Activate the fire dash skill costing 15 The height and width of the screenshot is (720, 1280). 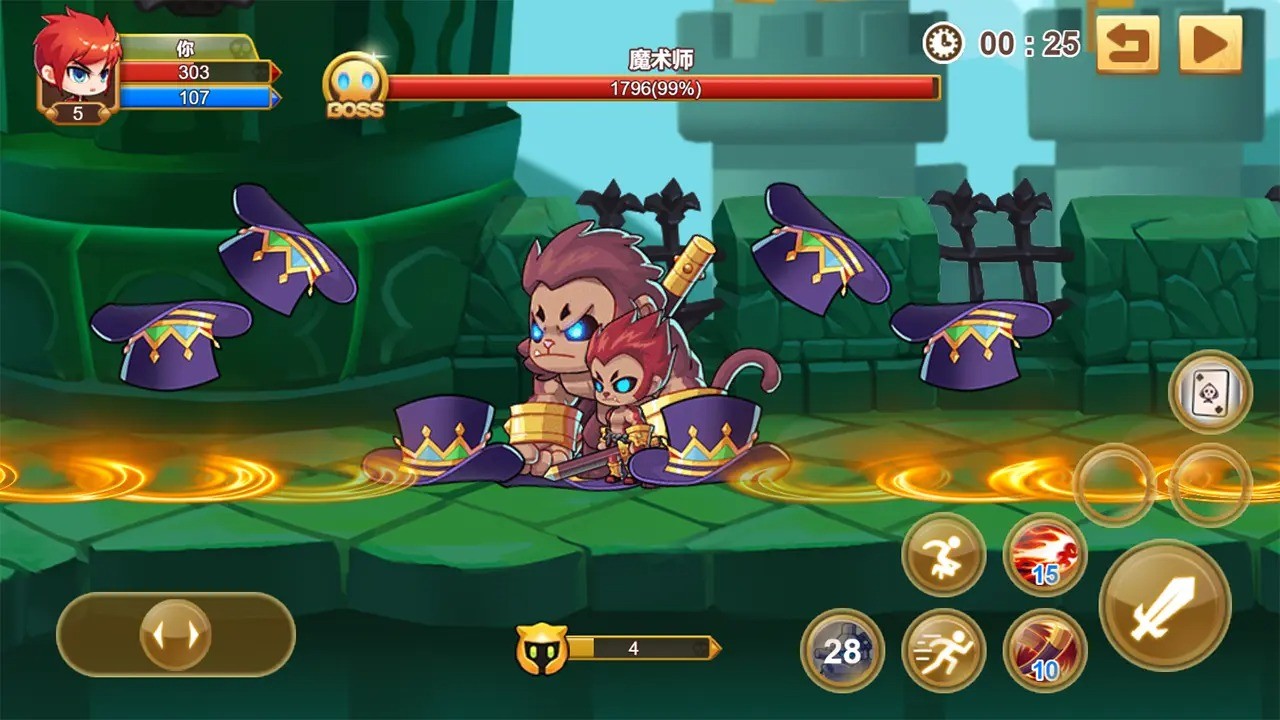coord(1045,554)
